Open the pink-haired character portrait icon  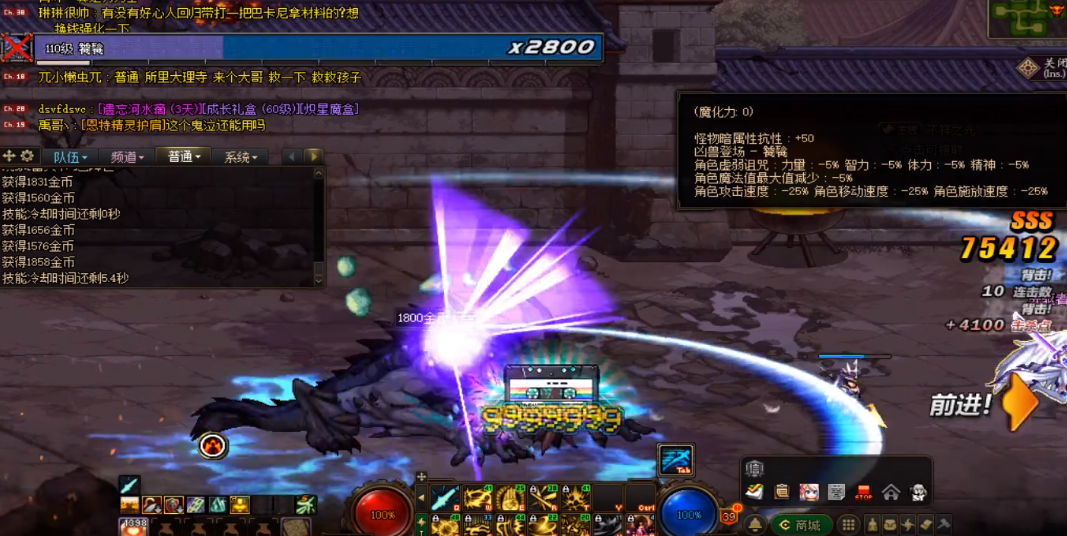point(809,492)
